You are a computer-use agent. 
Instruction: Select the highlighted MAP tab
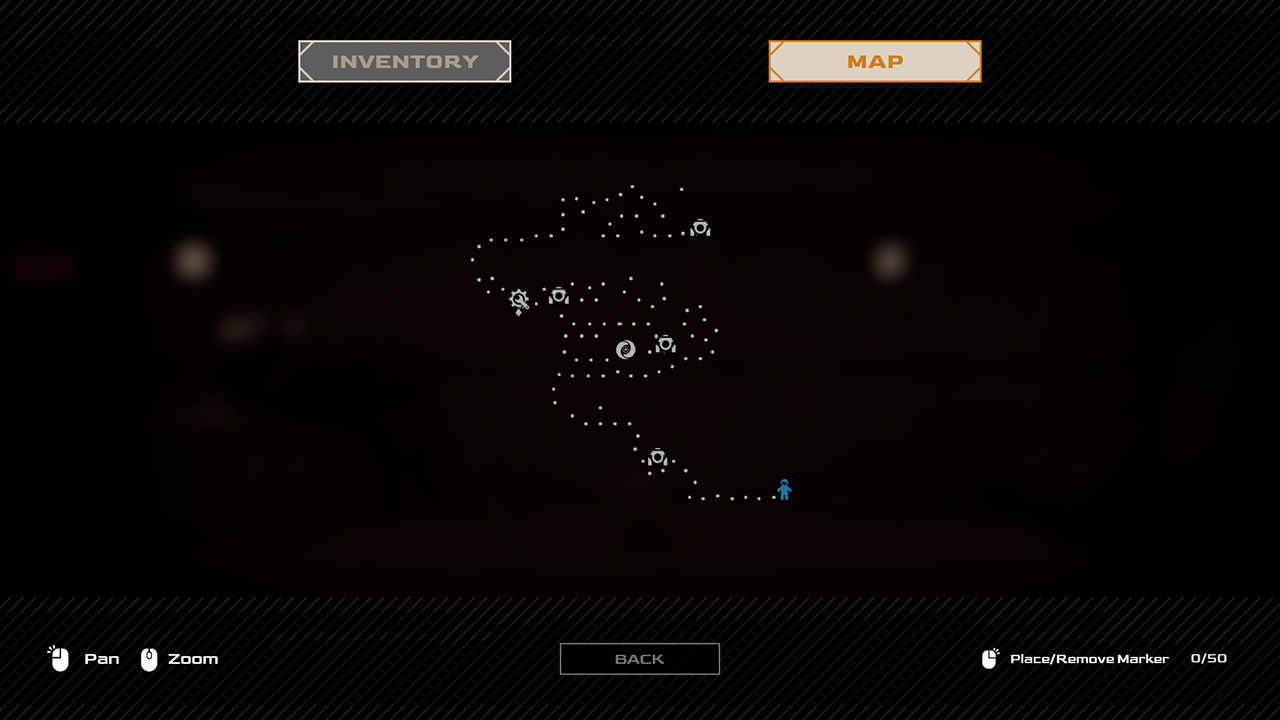click(x=874, y=61)
